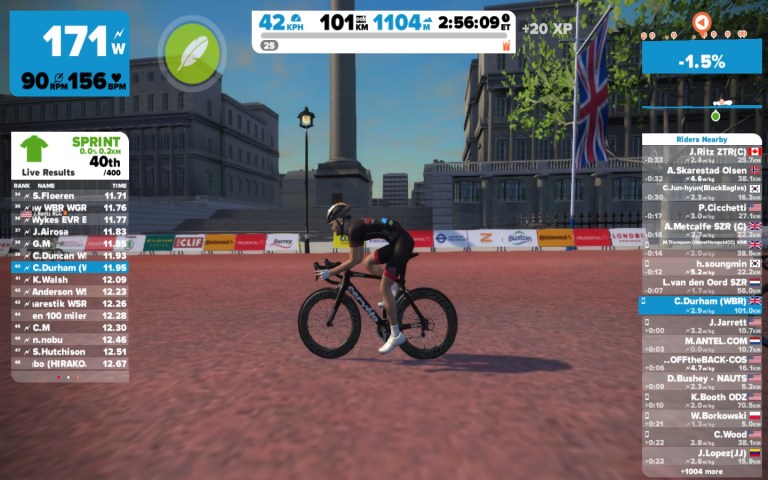Open the orange route marker icon
This screenshot has width=768, height=480.
(x=702, y=22)
